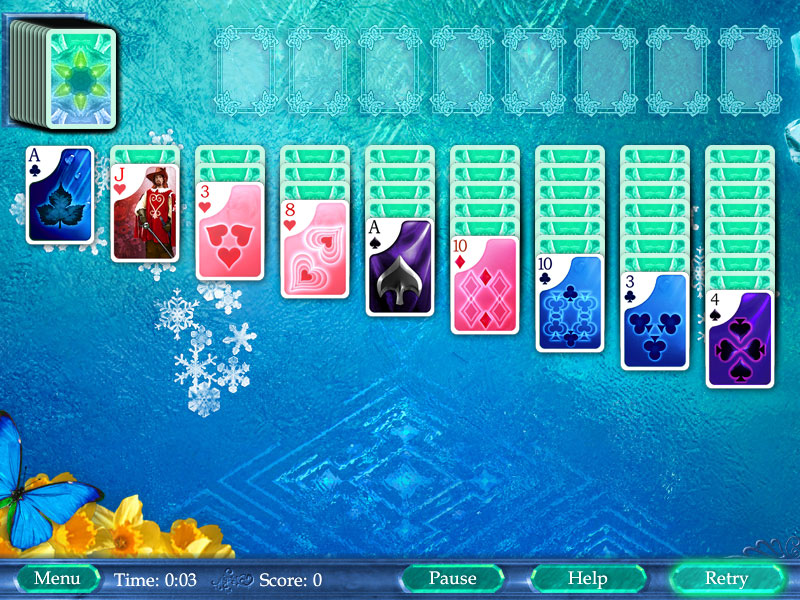Pick the 10 of Diamonds card
This screenshot has width=800, height=600.
[484, 285]
